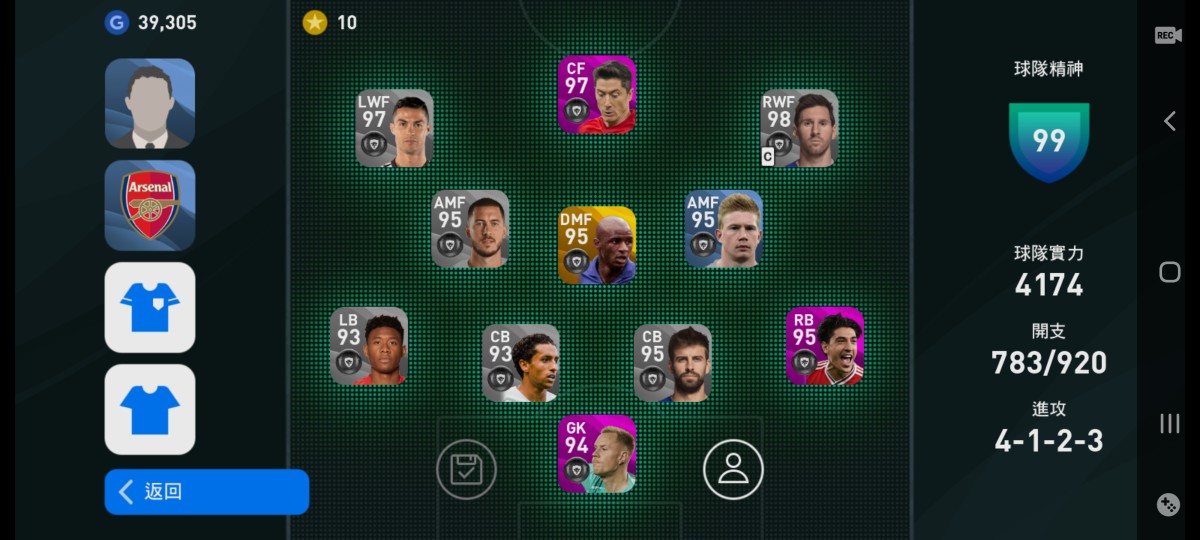
Task: Select the CF 97 player card
Action: [596, 95]
